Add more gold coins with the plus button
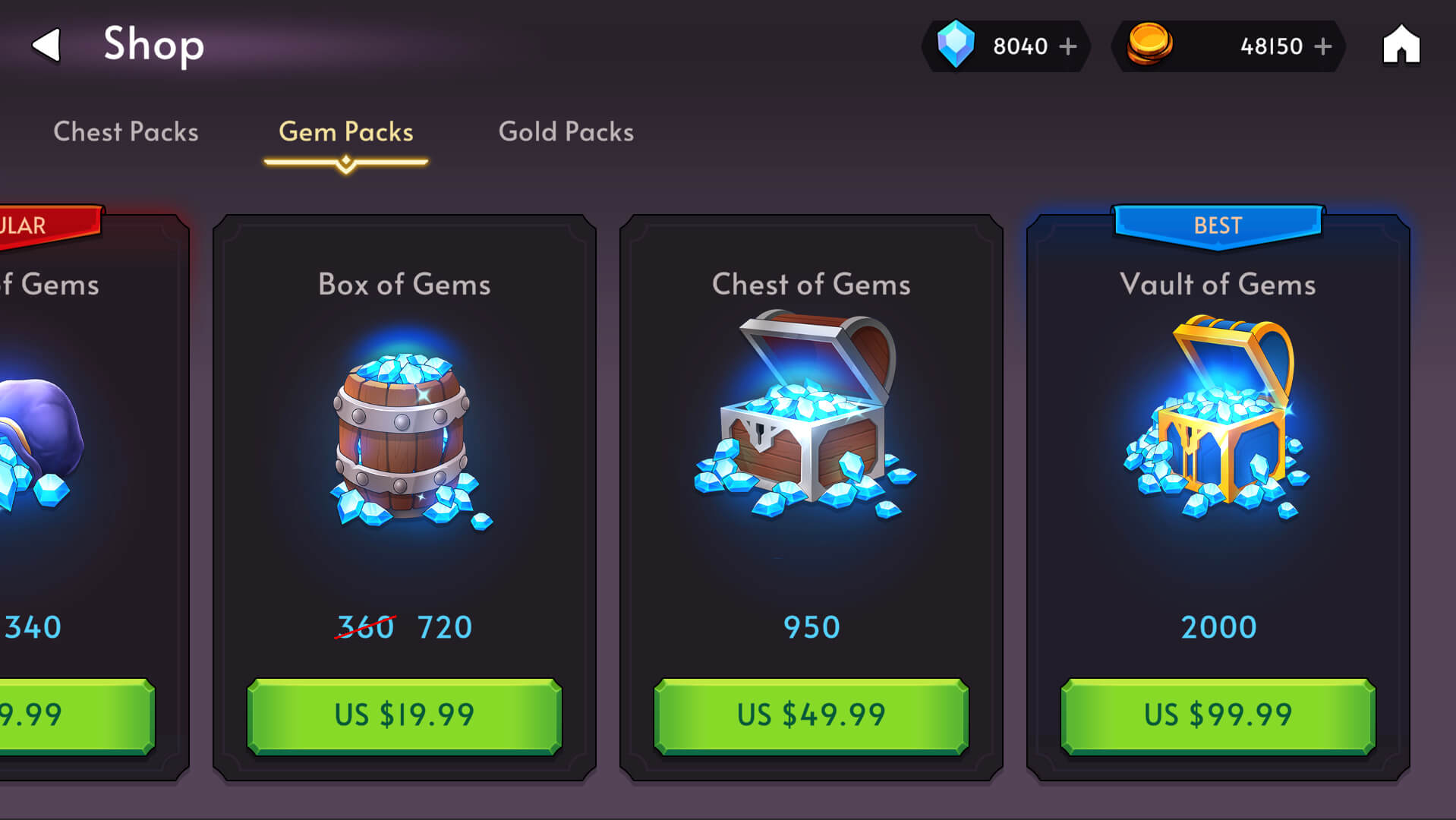The width and height of the screenshot is (1456, 820). 1323,46
